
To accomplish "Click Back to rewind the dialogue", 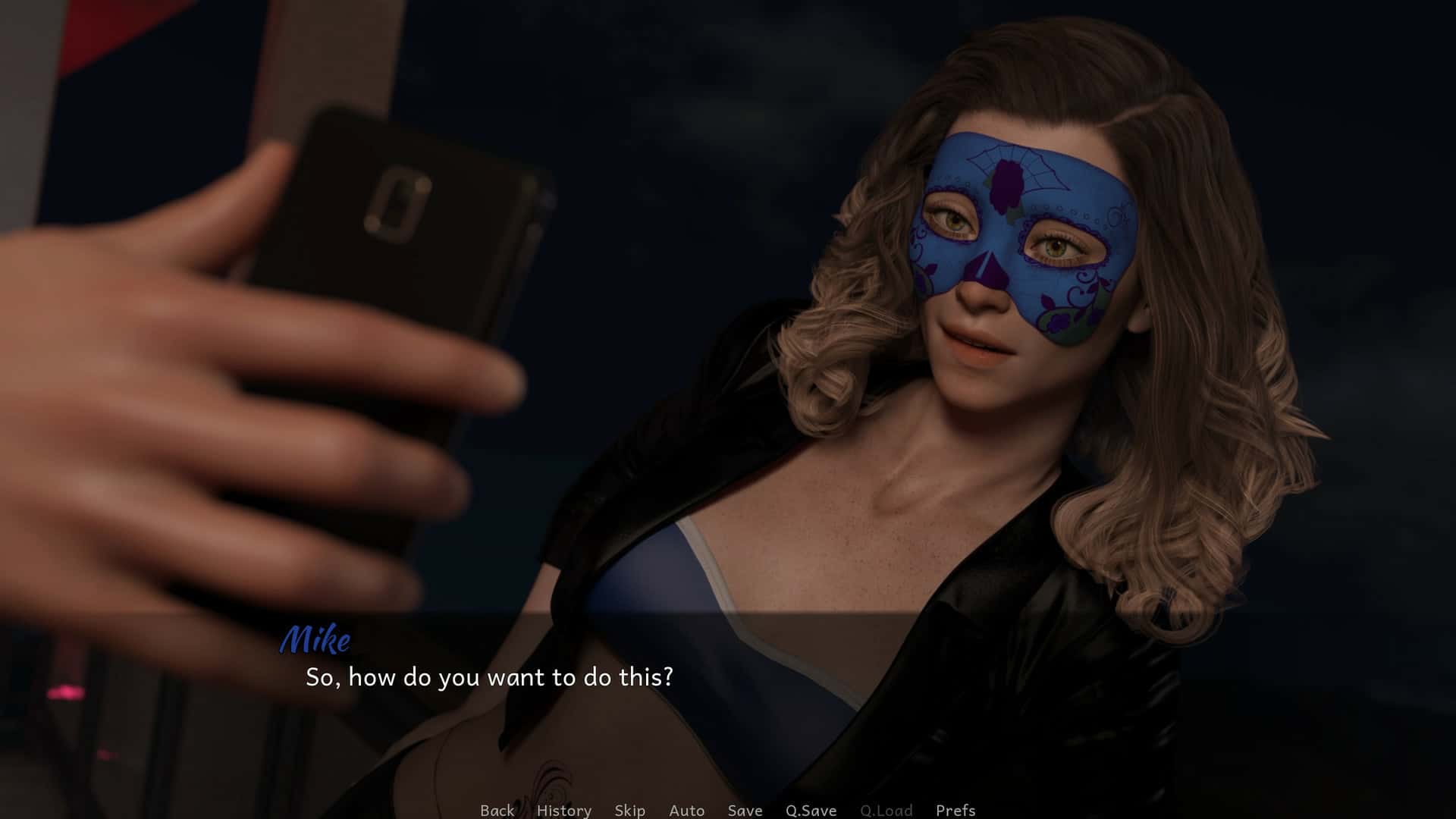I will [497, 810].
